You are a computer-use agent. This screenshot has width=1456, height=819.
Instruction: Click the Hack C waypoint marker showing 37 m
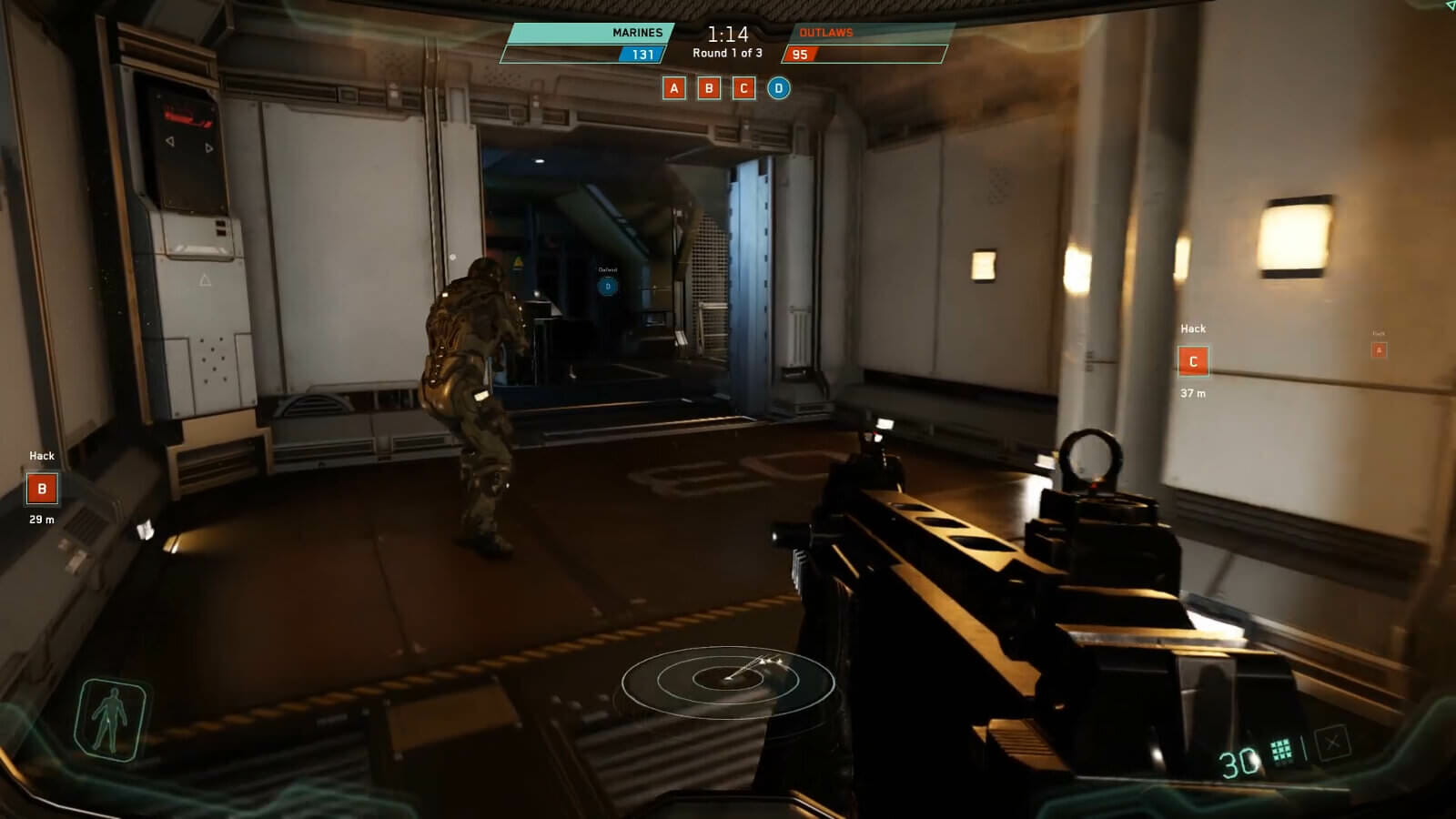pos(1193,361)
